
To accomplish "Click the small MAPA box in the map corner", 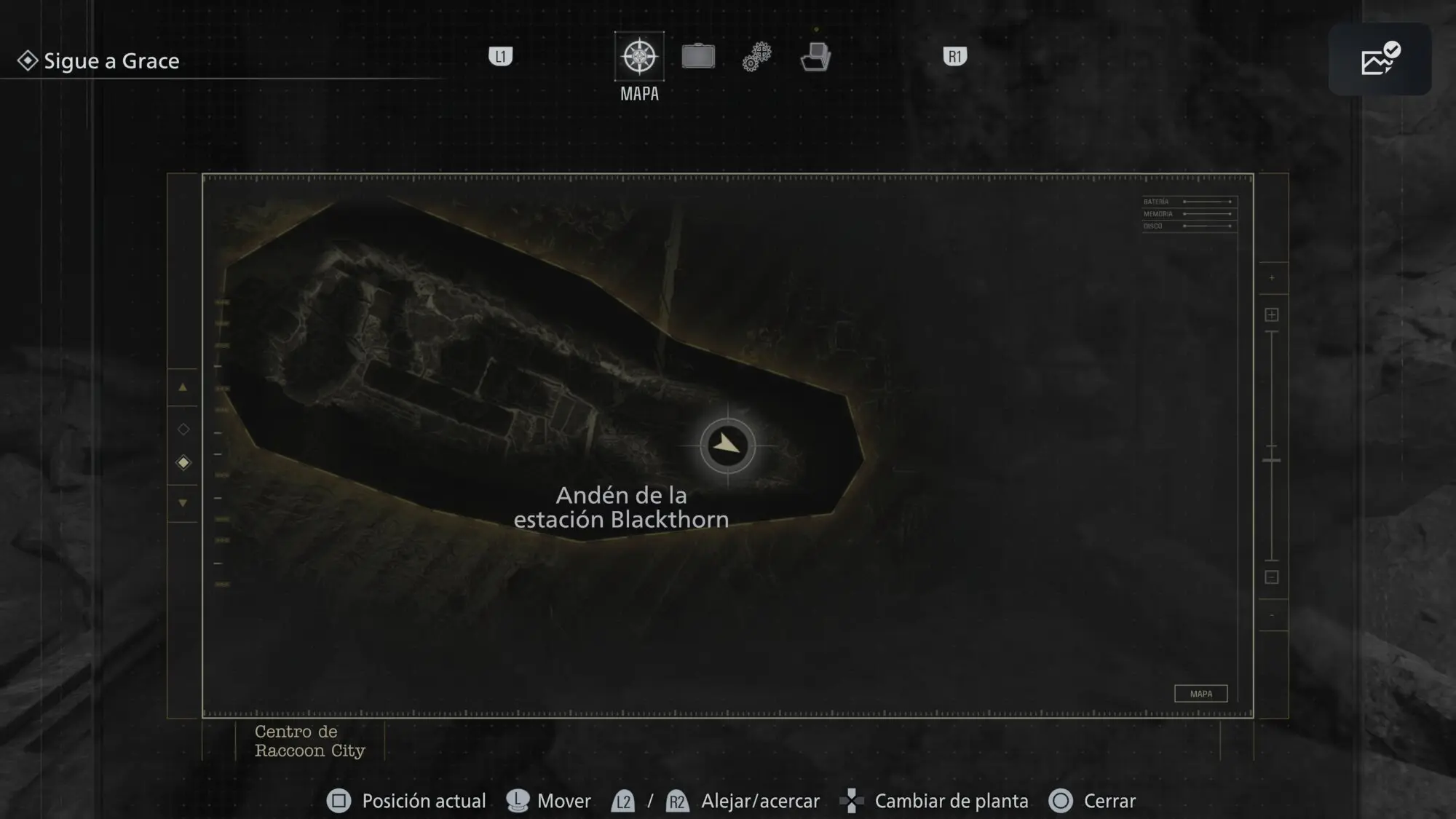I will pyautogui.click(x=1200, y=694).
